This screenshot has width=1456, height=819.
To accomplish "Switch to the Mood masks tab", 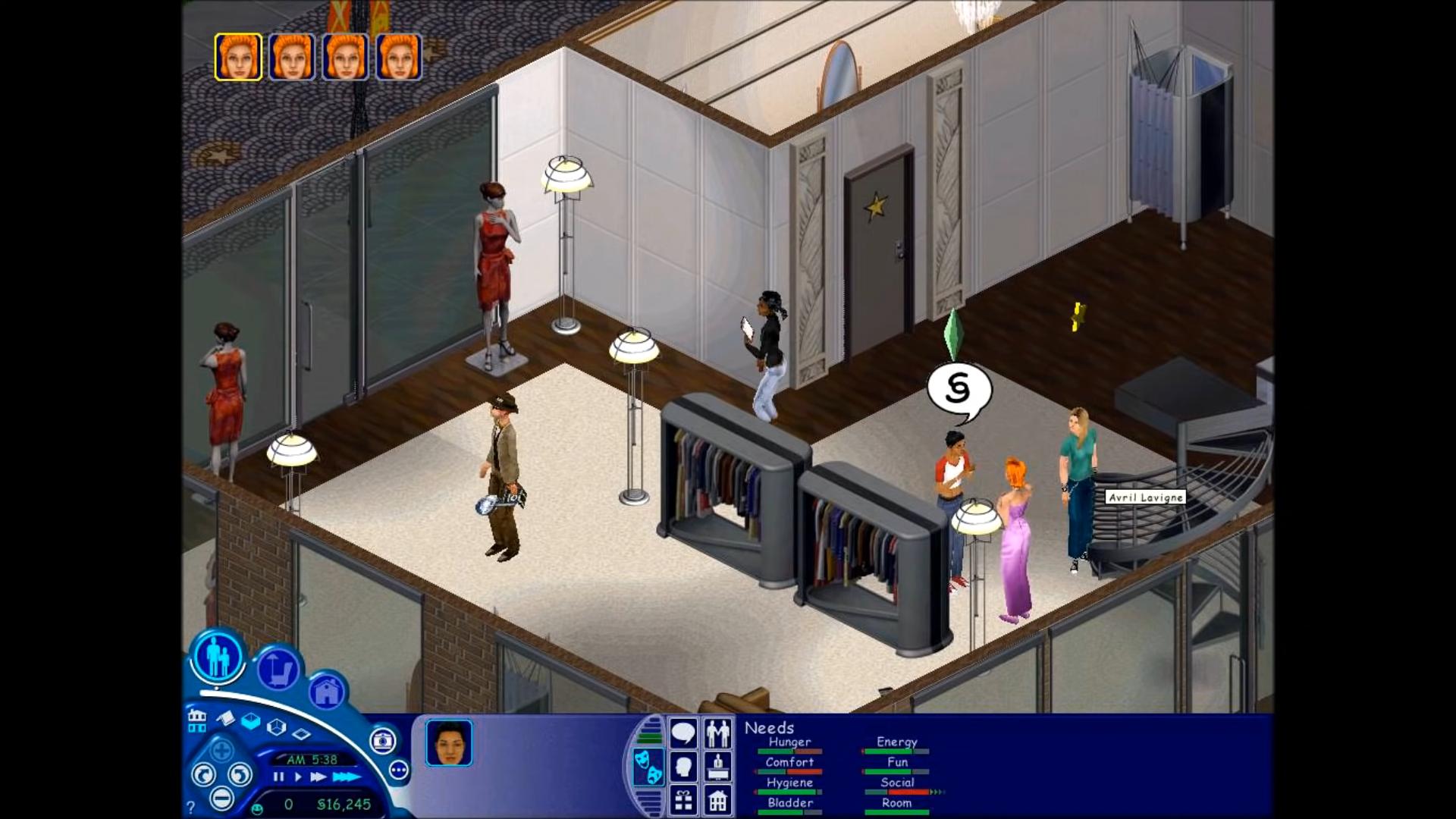I will pos(648,767).
